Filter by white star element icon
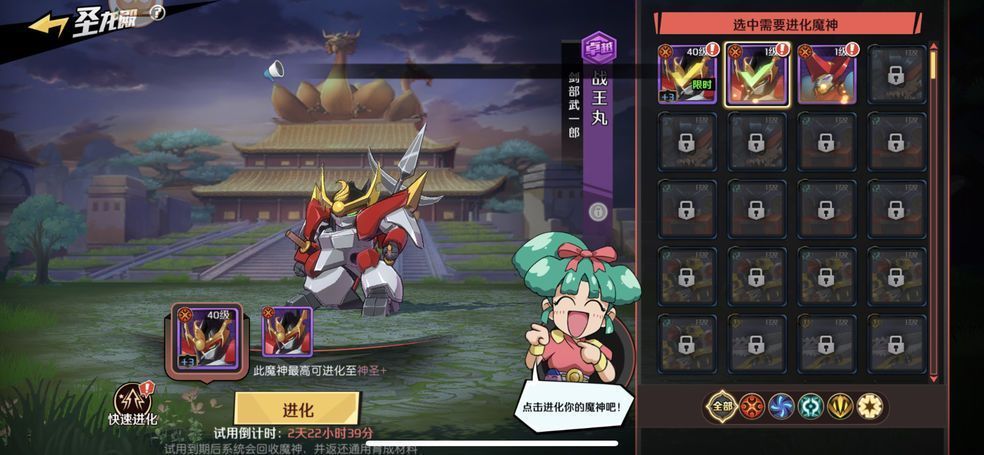 [871, 405]
